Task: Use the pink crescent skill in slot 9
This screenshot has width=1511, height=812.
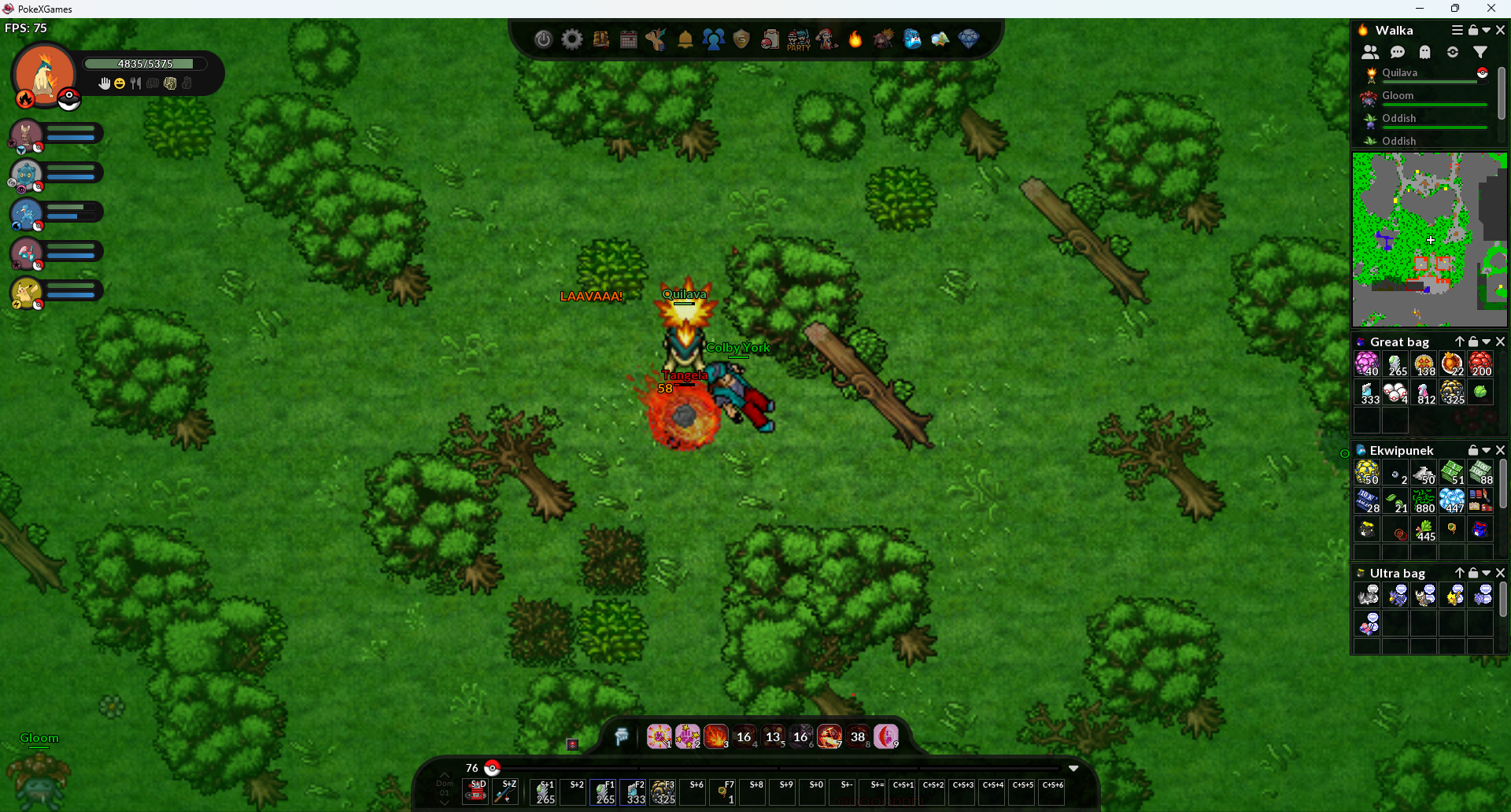Action: point(886,736)
